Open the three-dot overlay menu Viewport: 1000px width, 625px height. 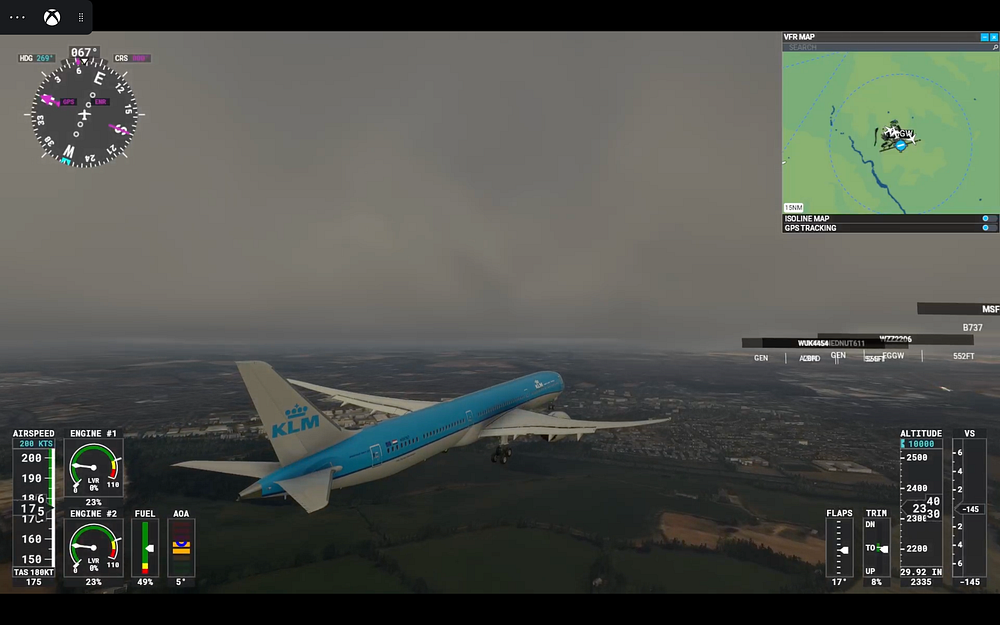(17, 17)
